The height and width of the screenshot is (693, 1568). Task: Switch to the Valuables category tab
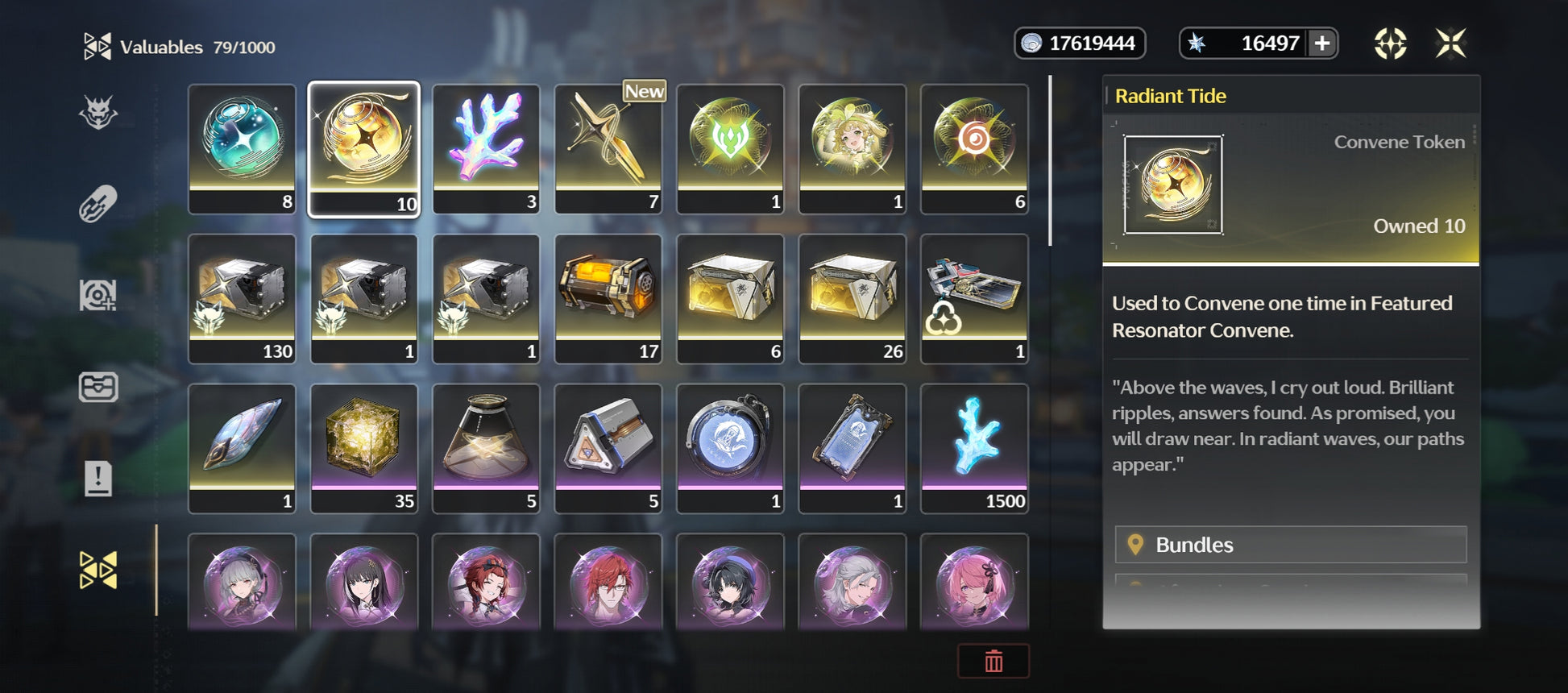[x=98, y=571]
